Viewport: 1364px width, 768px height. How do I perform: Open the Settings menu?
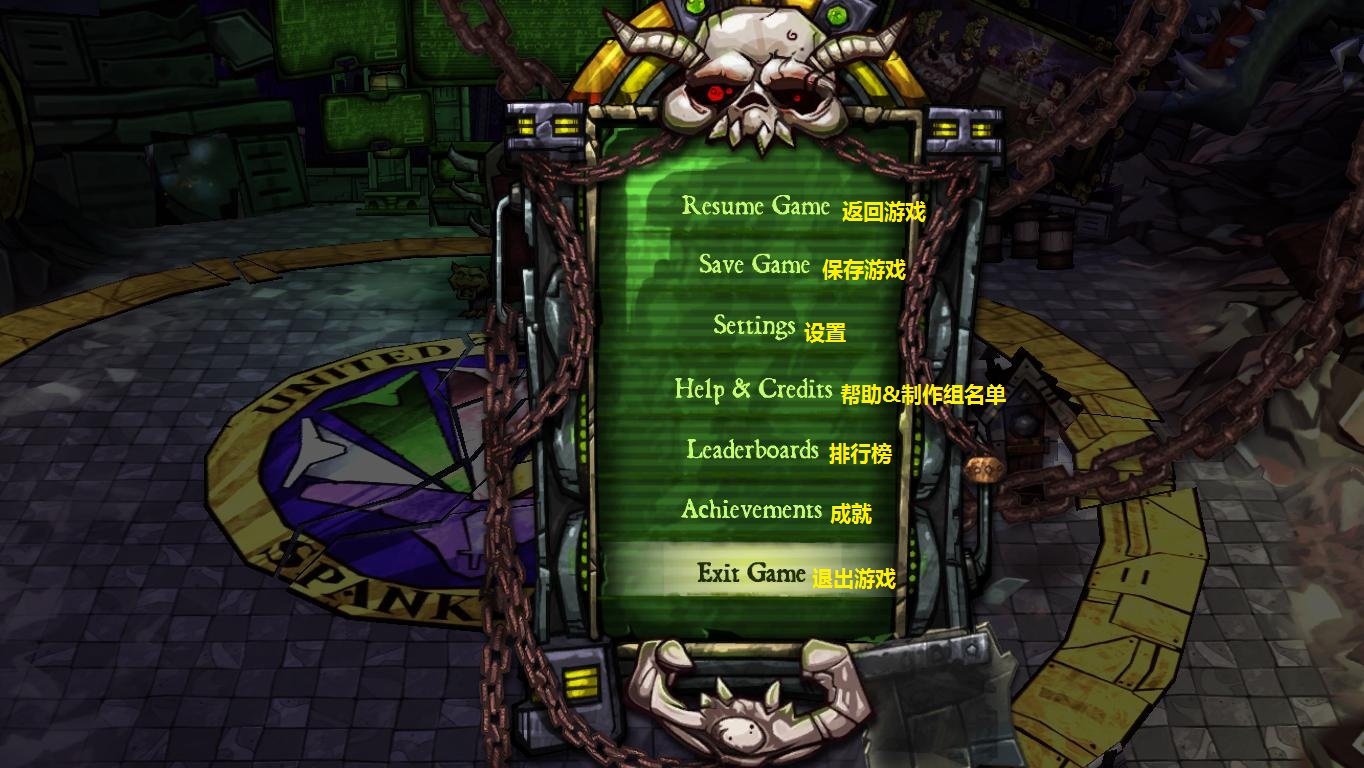(x=754, y=326)
